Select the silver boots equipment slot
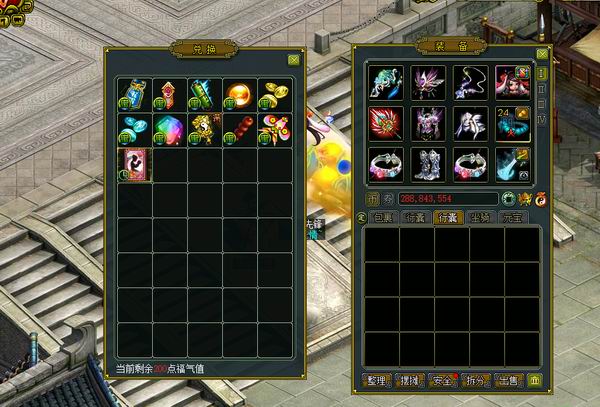 point(427,164)
